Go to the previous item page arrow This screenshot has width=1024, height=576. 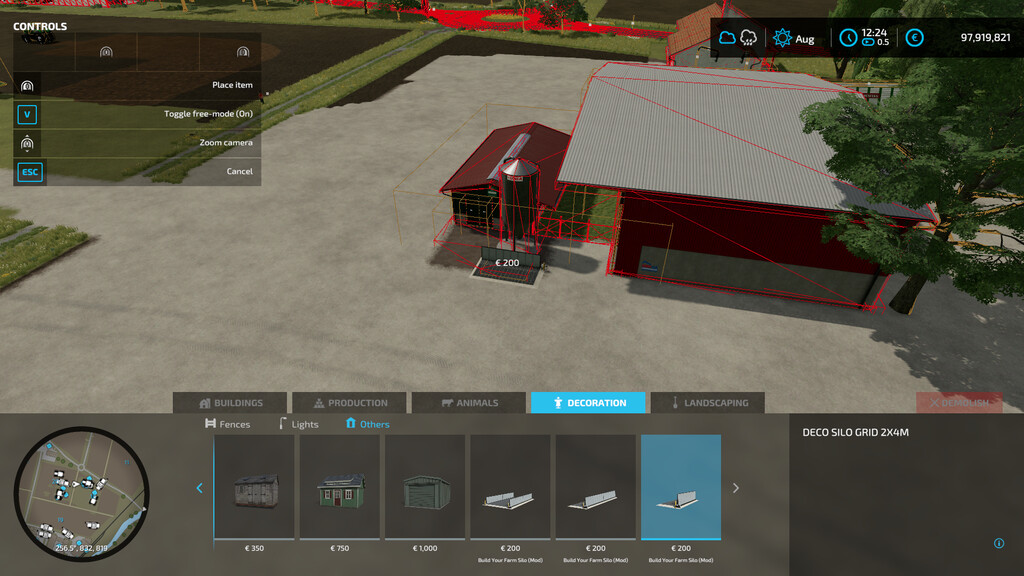199,488
